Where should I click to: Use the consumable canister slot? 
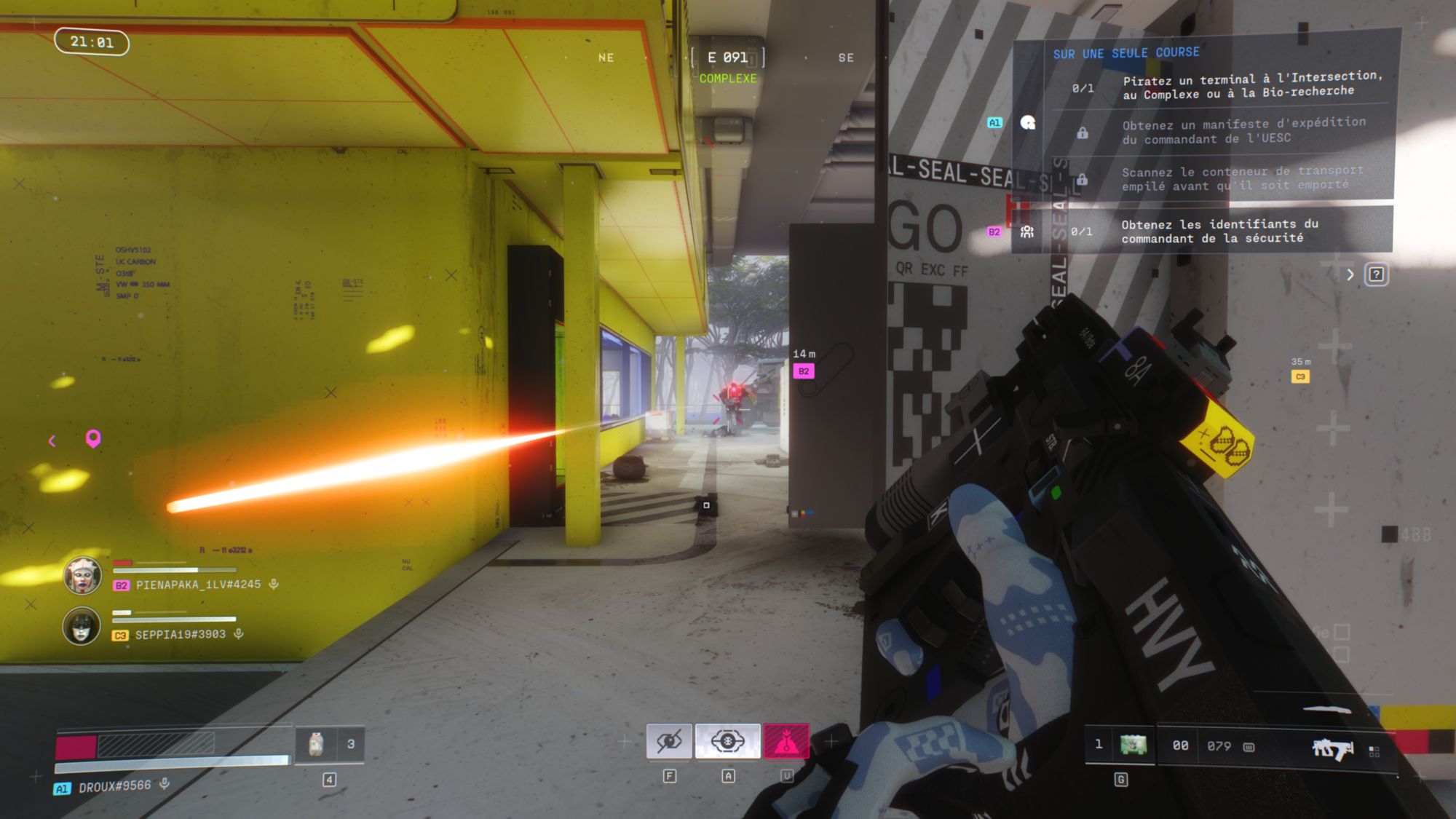tap(316, 744)
